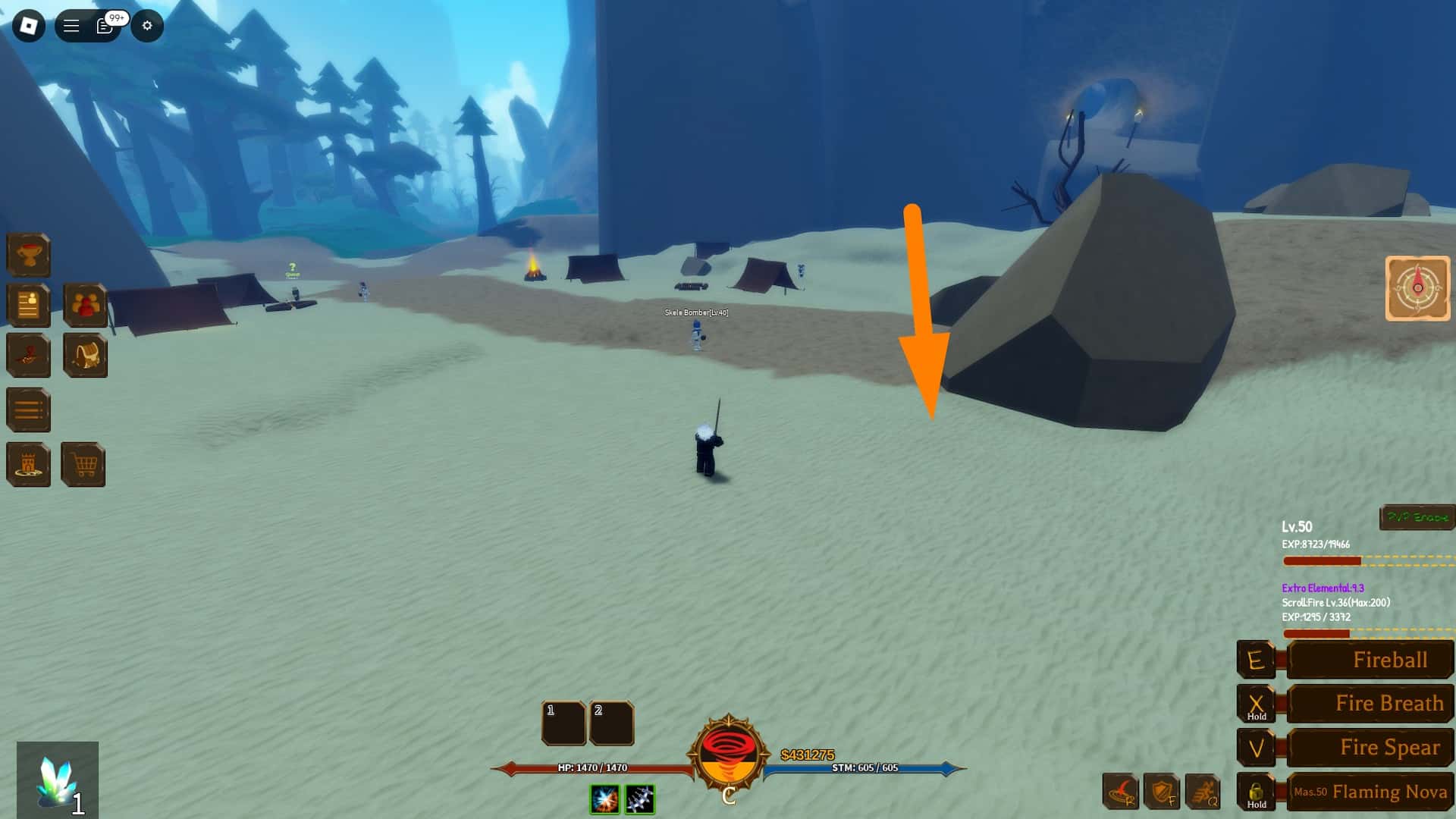Open the quest log paper icon

coord(28,306)
